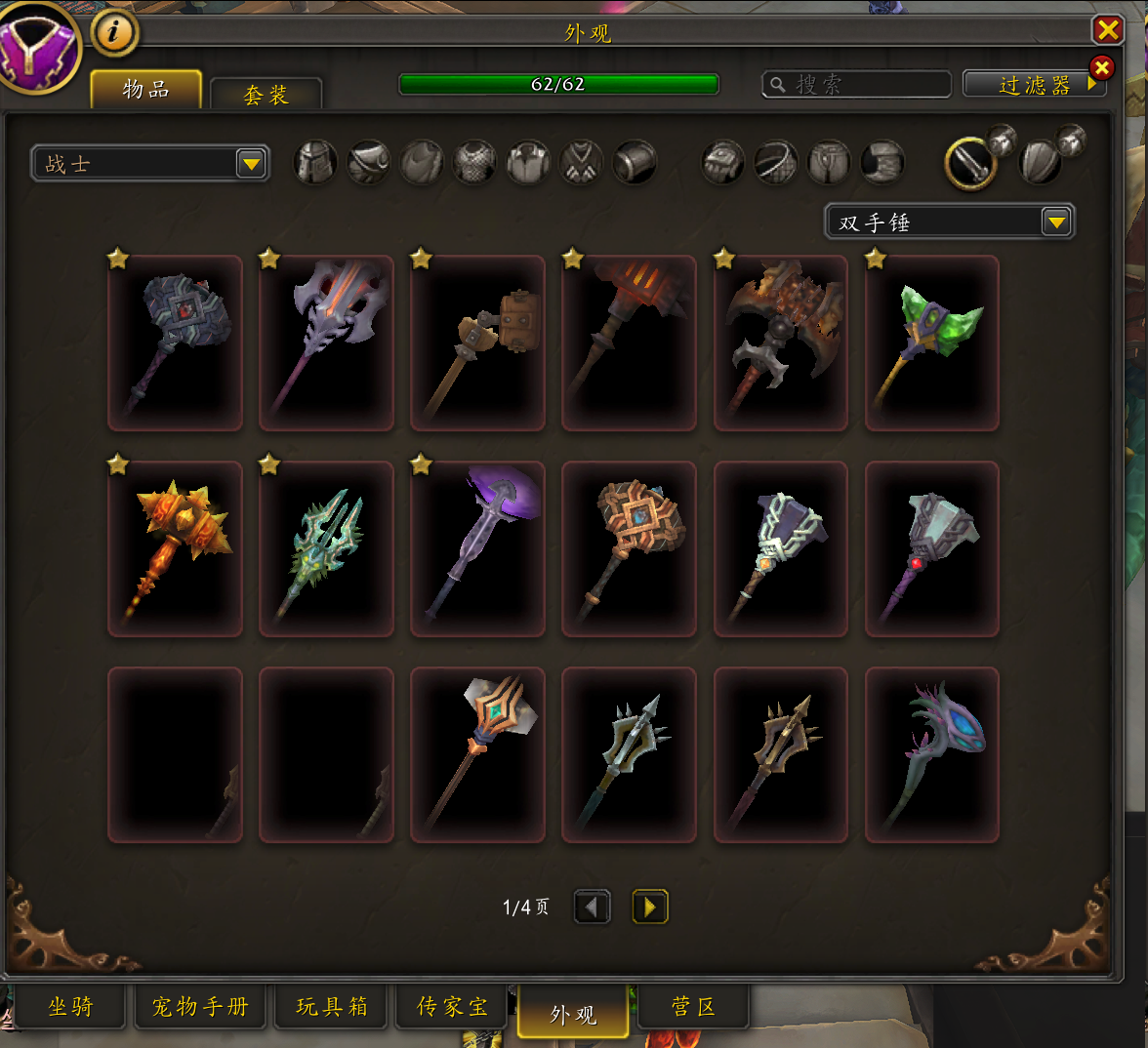Reset filters with the small red X
The height and width of the screenshot is (1048, 1148).
pos(1101,67)
